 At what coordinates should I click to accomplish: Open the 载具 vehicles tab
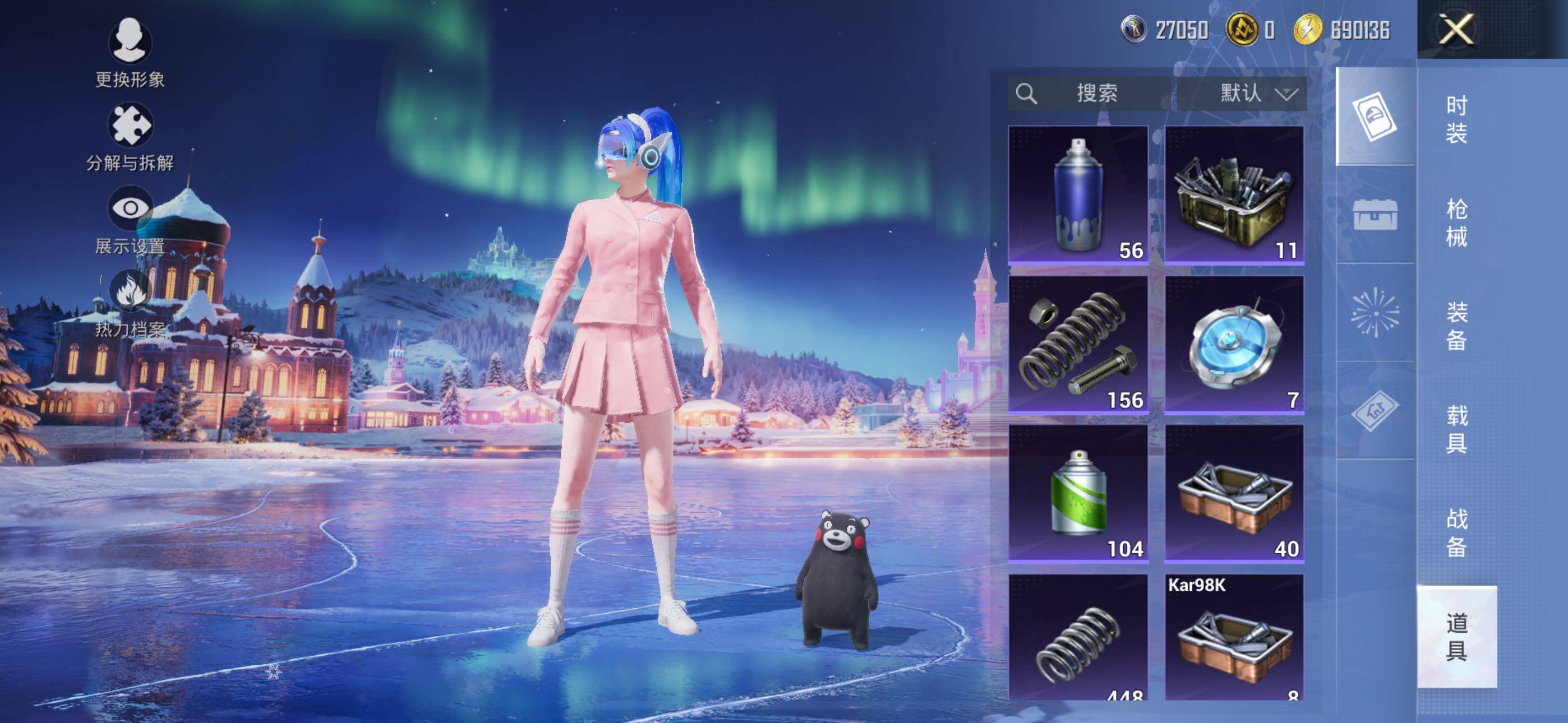[x=1456, y=430]
